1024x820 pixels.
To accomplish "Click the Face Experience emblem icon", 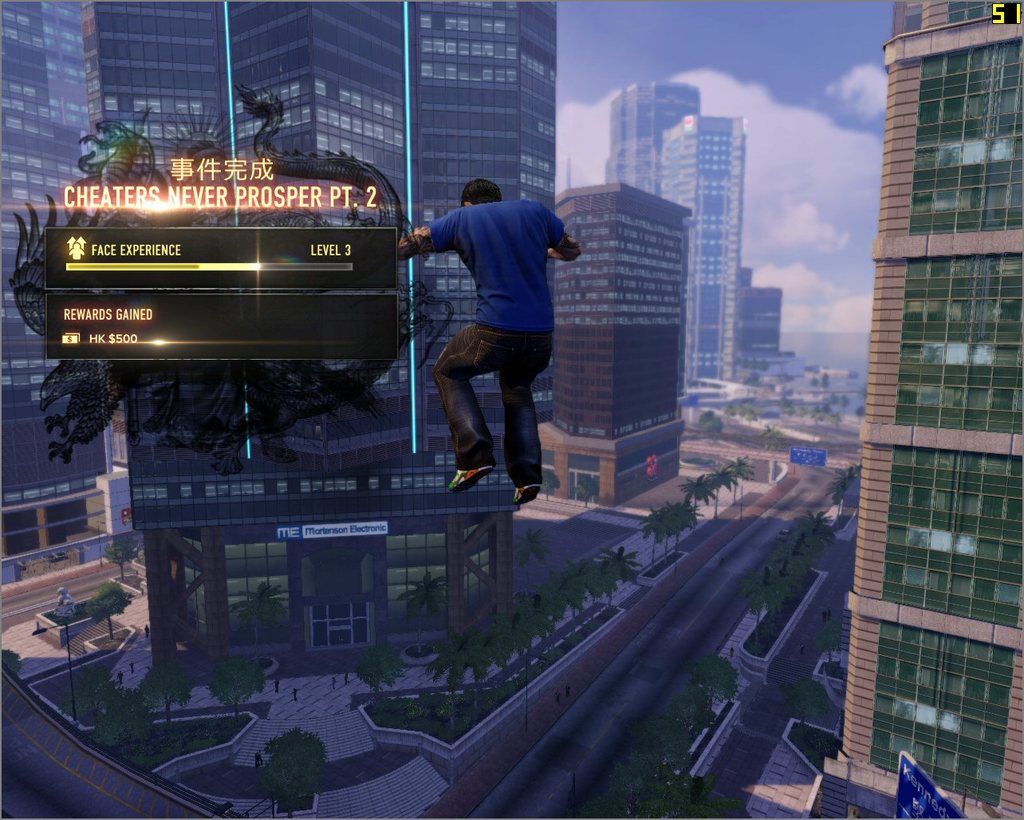I will (75, 249).
